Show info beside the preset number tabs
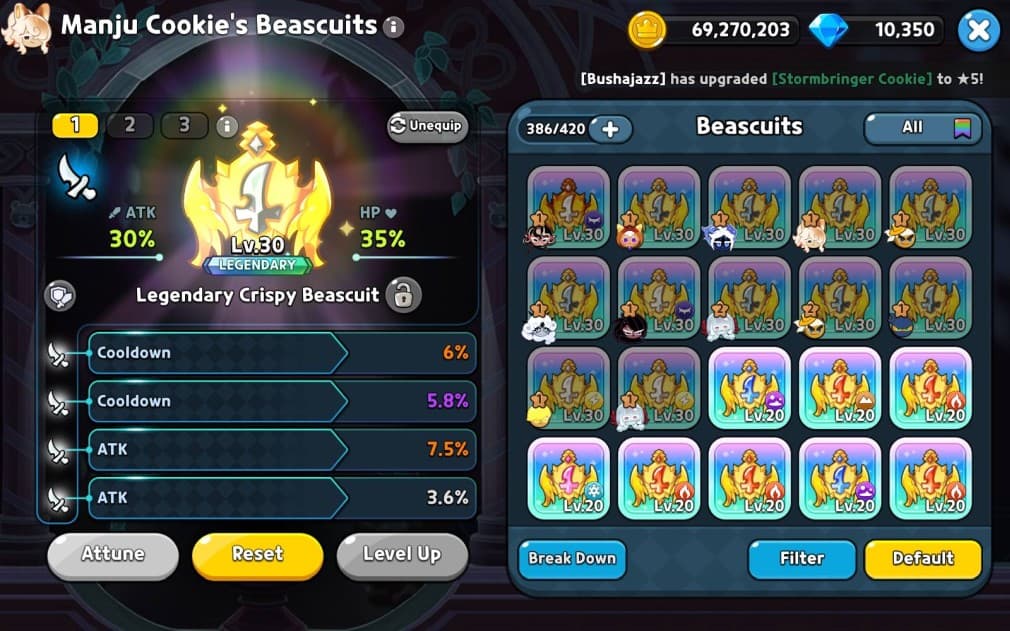 click(227, 126)
